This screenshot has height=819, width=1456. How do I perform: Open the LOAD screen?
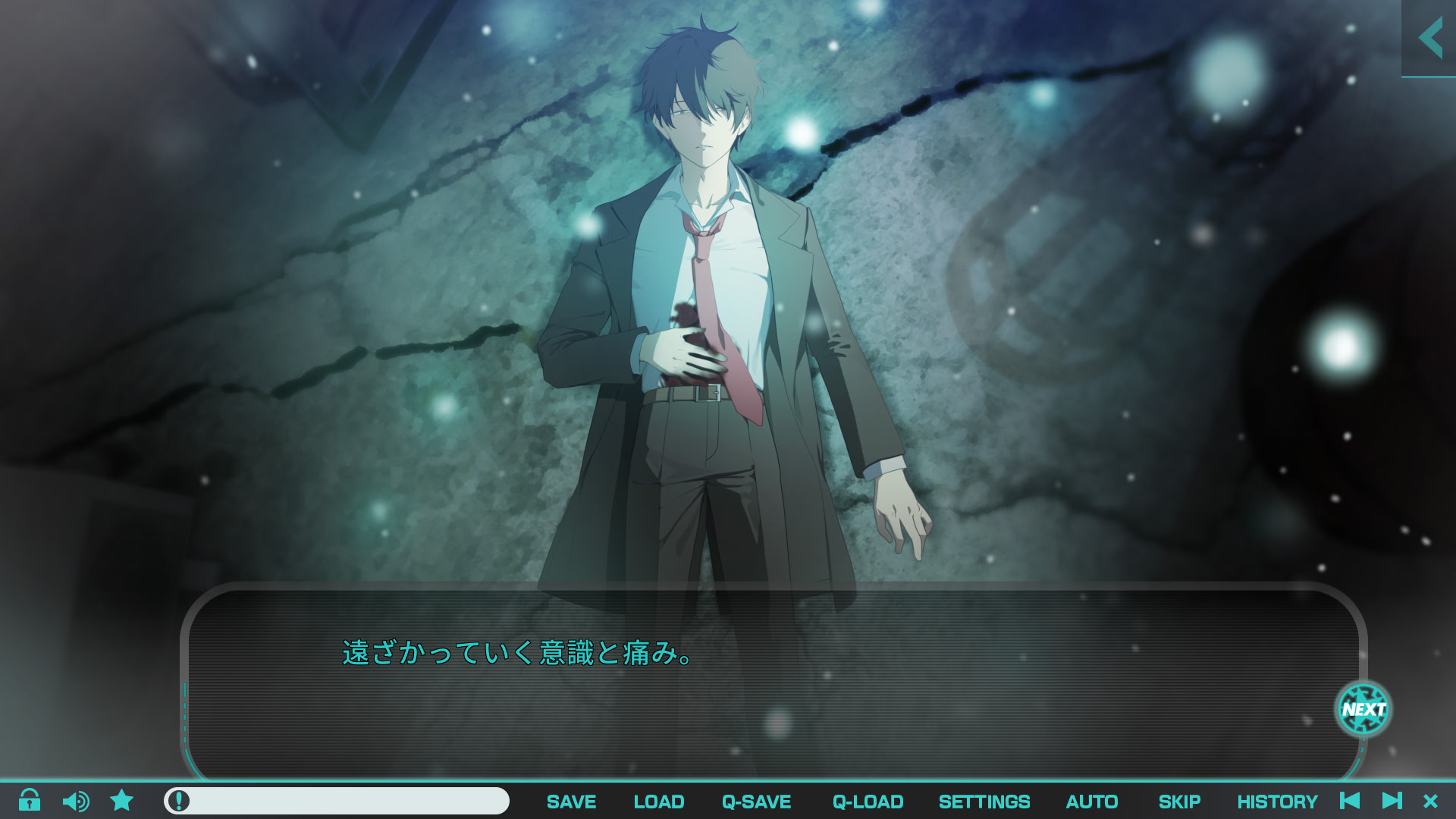tap(658, 802)
